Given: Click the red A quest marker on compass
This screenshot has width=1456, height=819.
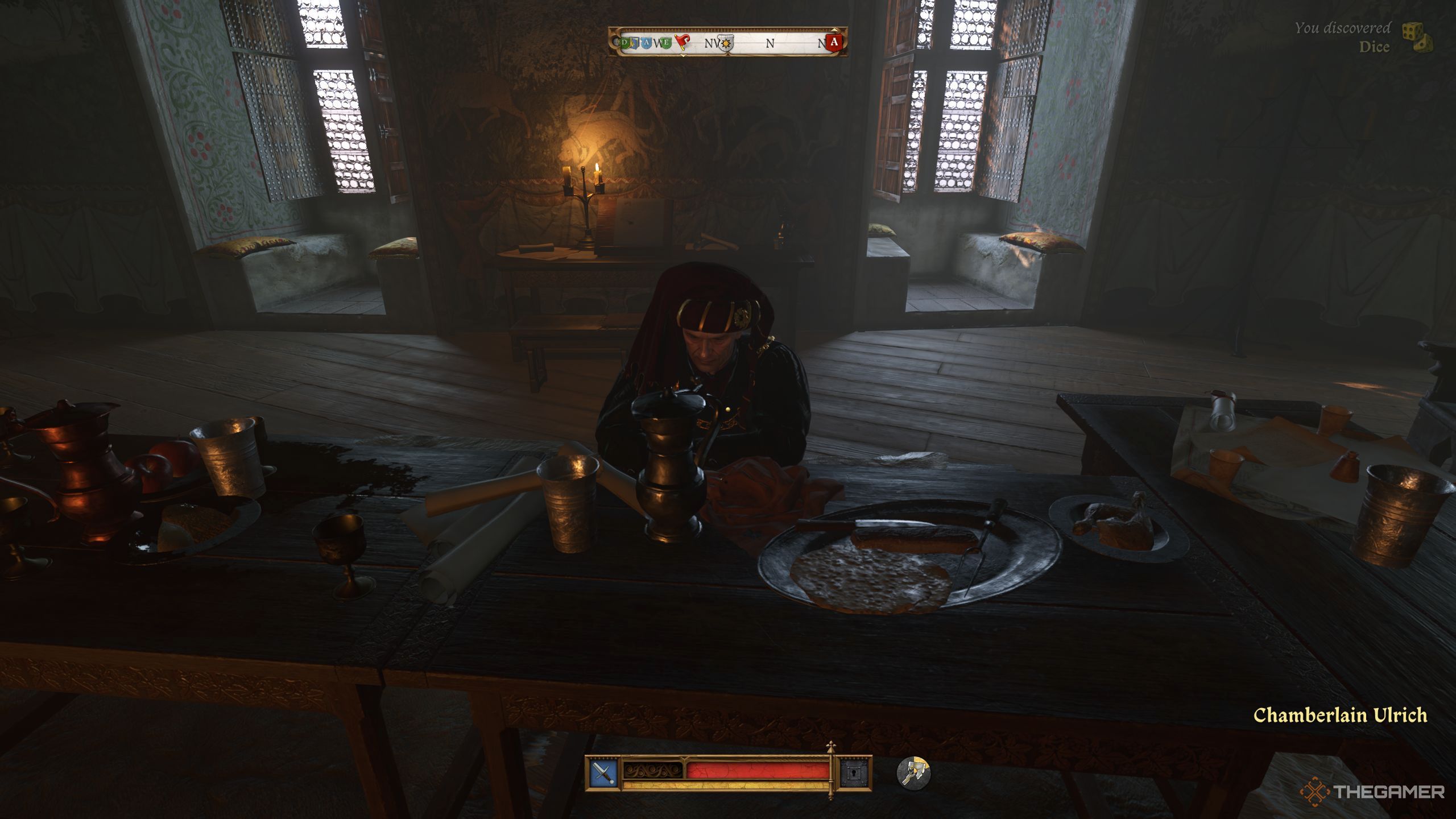Looking at the screenshot, I should pyautogui.click(x=834, y=42).
